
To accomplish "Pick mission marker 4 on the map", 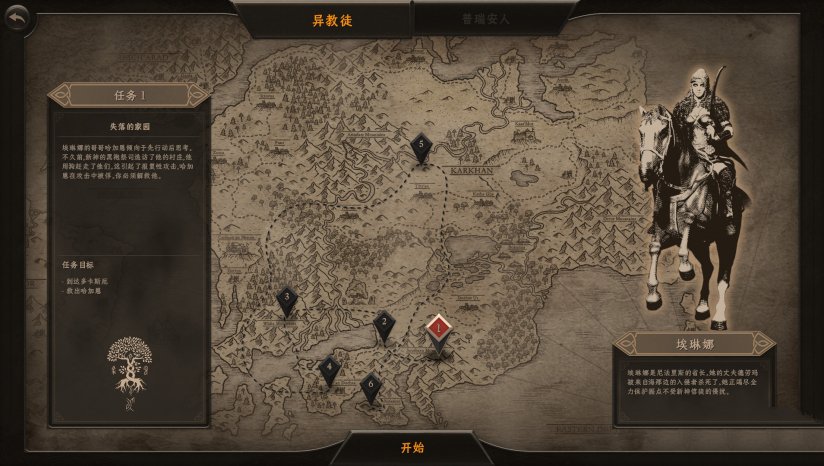I will 329,368.
